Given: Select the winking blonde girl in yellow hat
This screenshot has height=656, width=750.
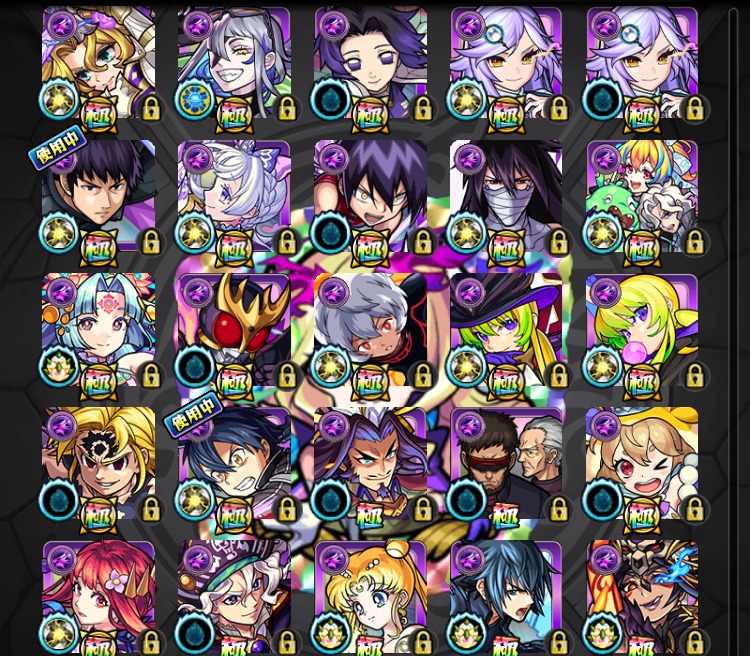Looking at the screenshot, I should click(x=642, y=463).
